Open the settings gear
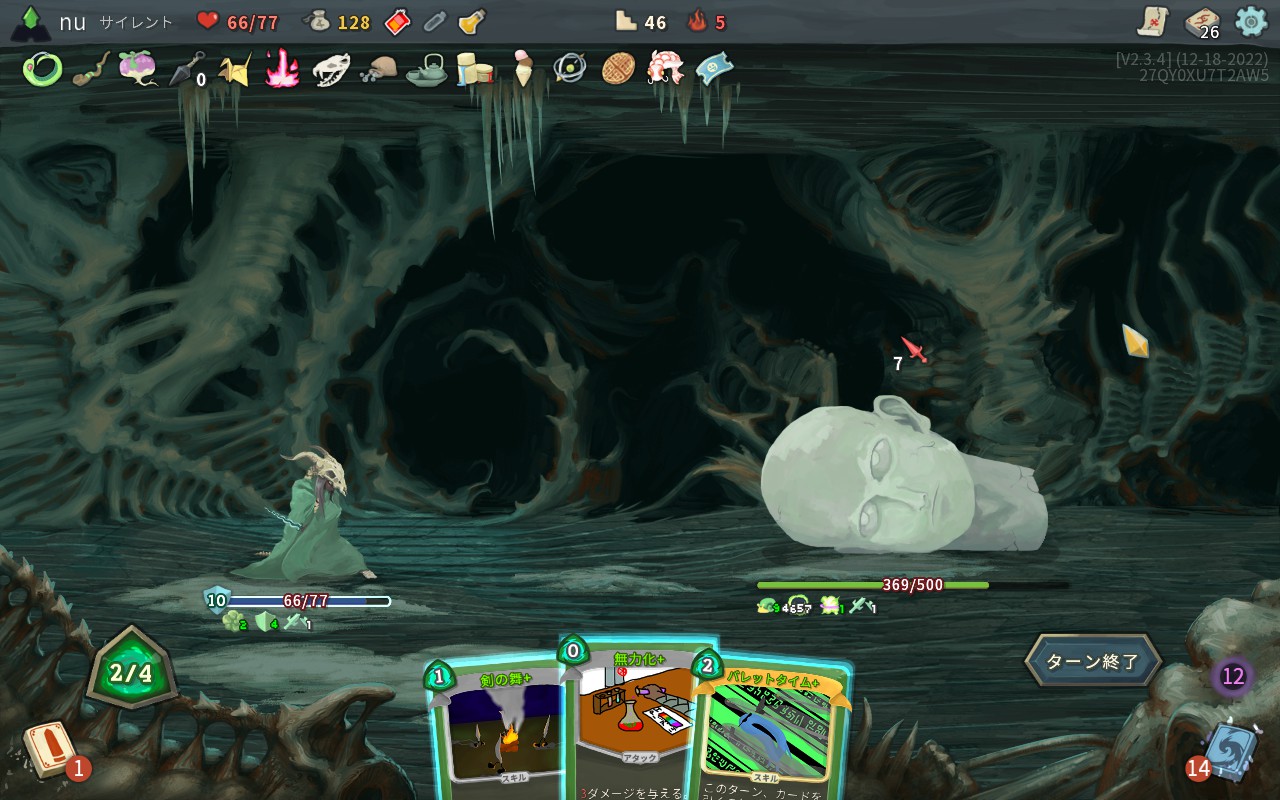The image size is (1280, 800). click(1251, 21)
